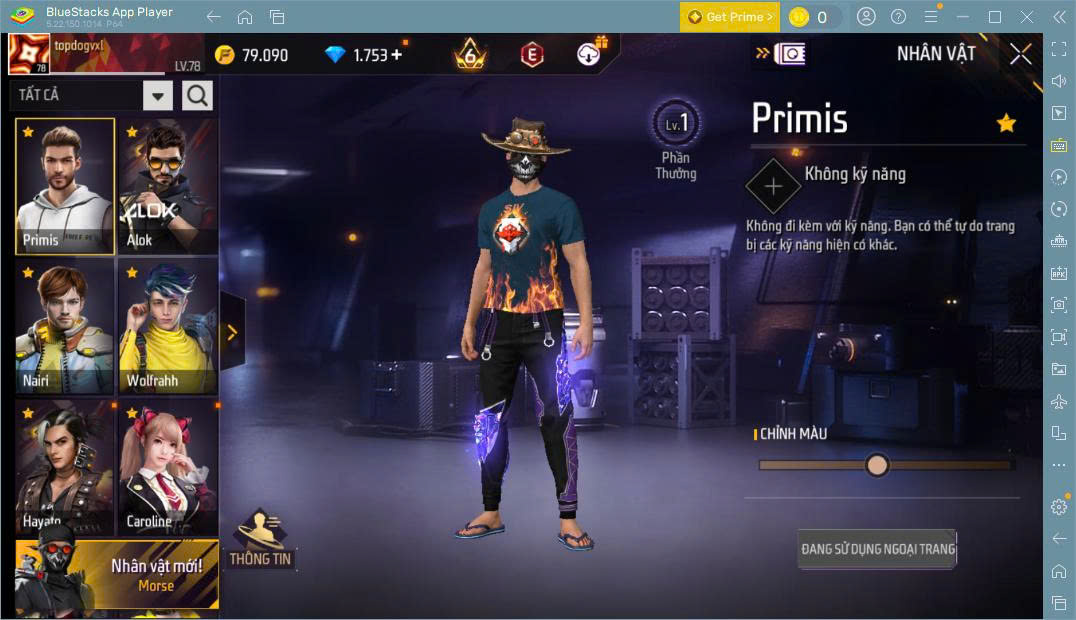Click the ĐANG SỬ DỤNG NGOẠI TRANG button
The height and width of the screenshot is (620, 1076).
(x=877, y=548)
